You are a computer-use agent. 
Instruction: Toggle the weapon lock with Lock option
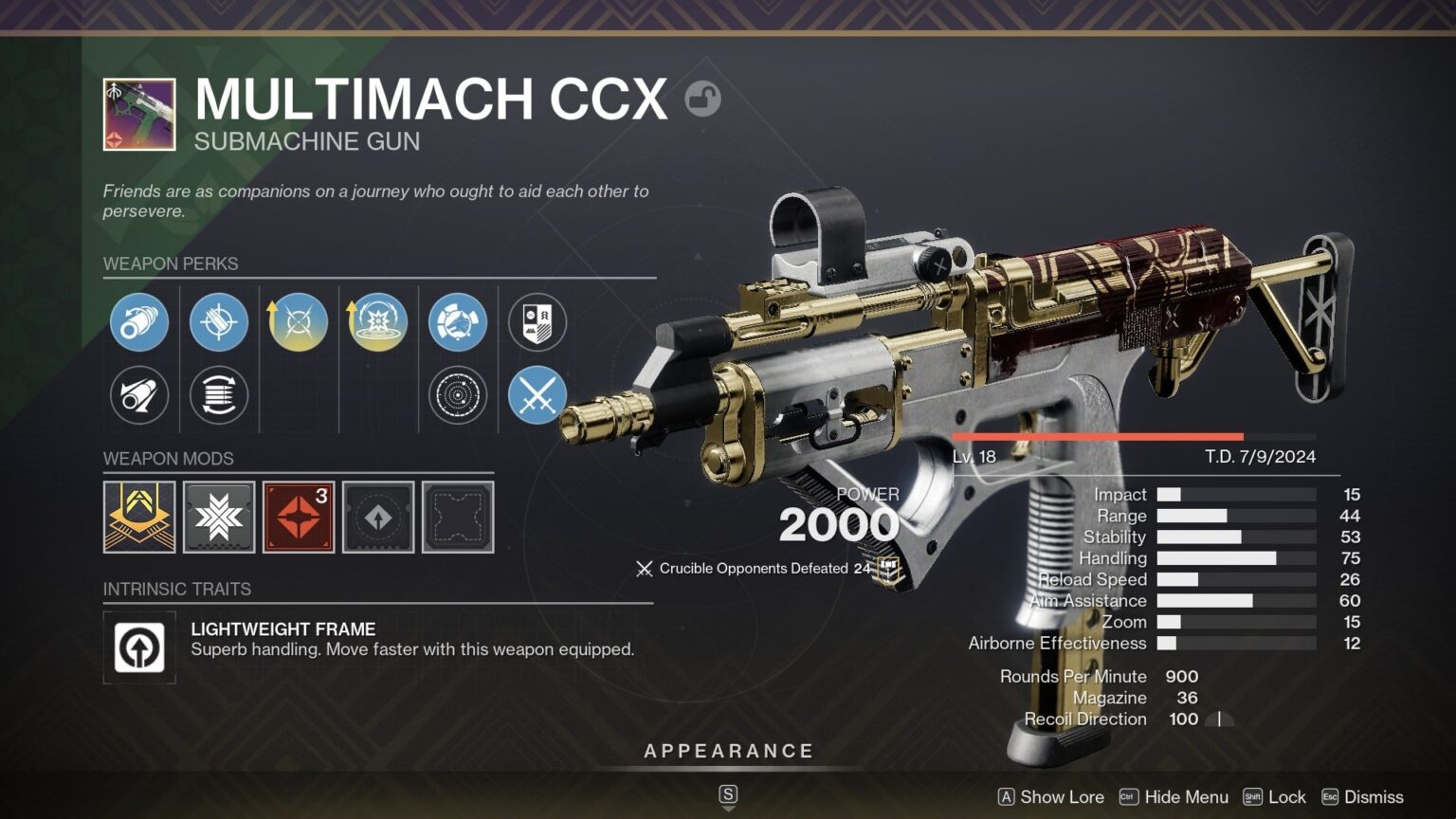(x=1287, y=797)
